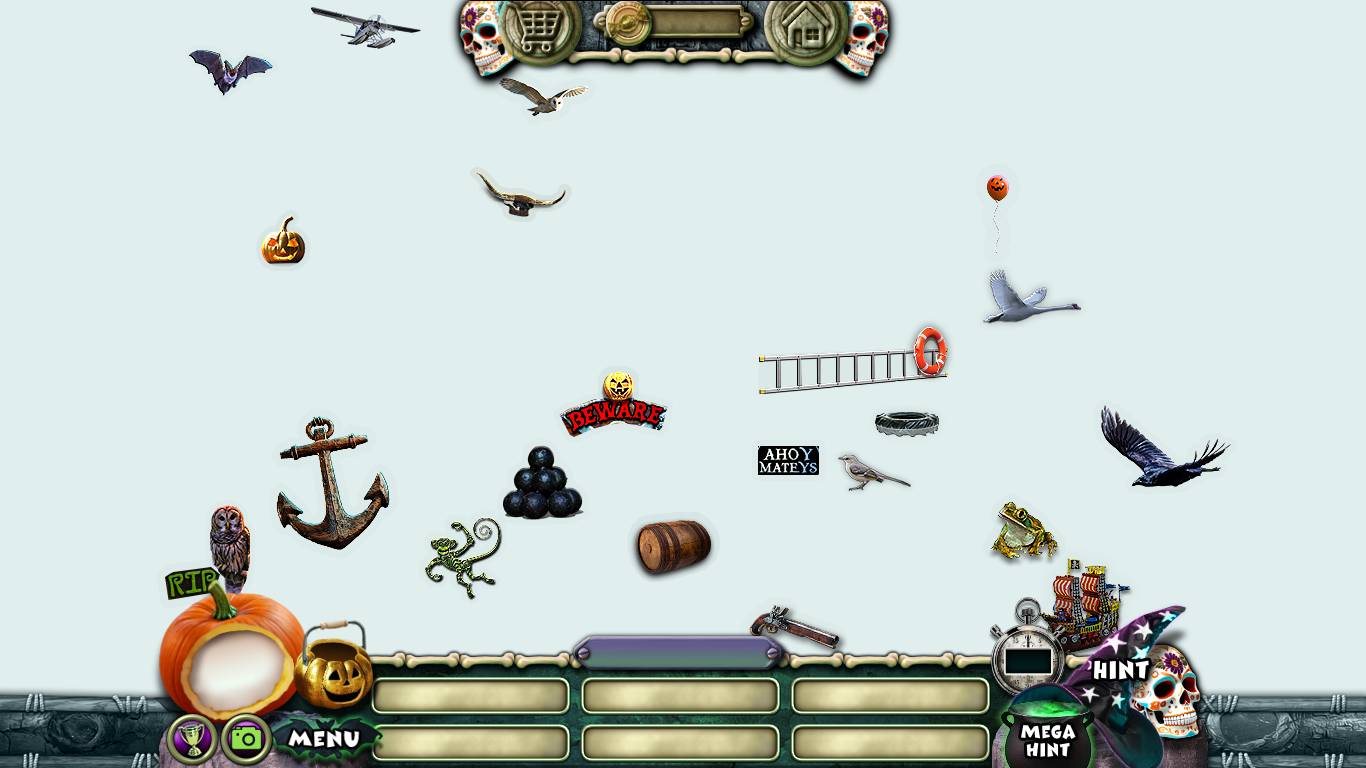Activate the MEGA HINT cauldron

tap(1046, 739)
